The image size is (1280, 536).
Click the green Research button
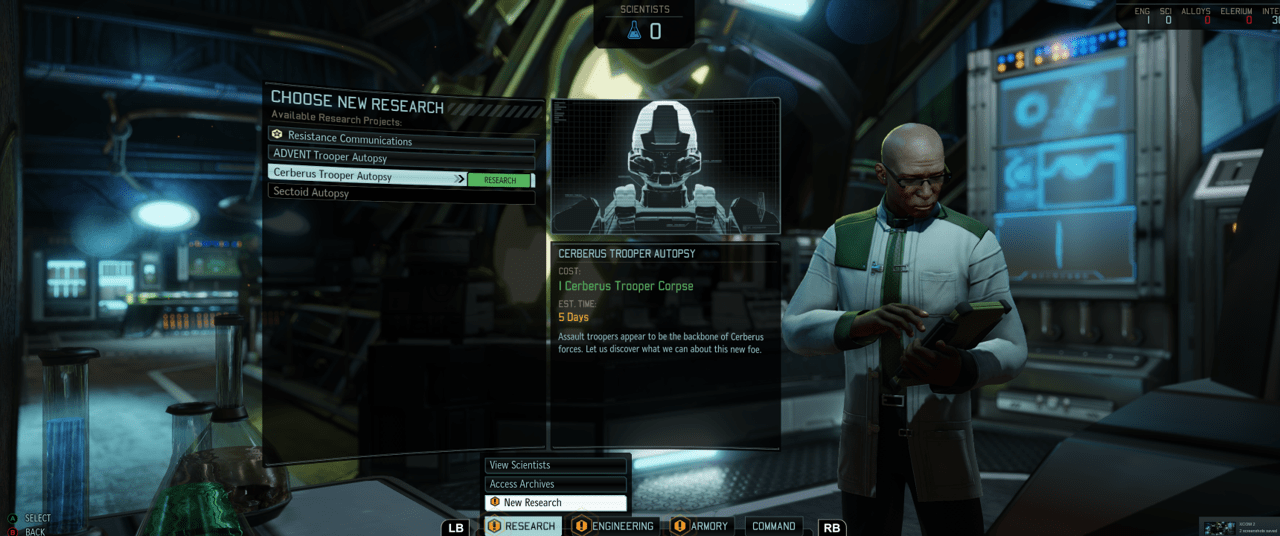tap(500, 180)
